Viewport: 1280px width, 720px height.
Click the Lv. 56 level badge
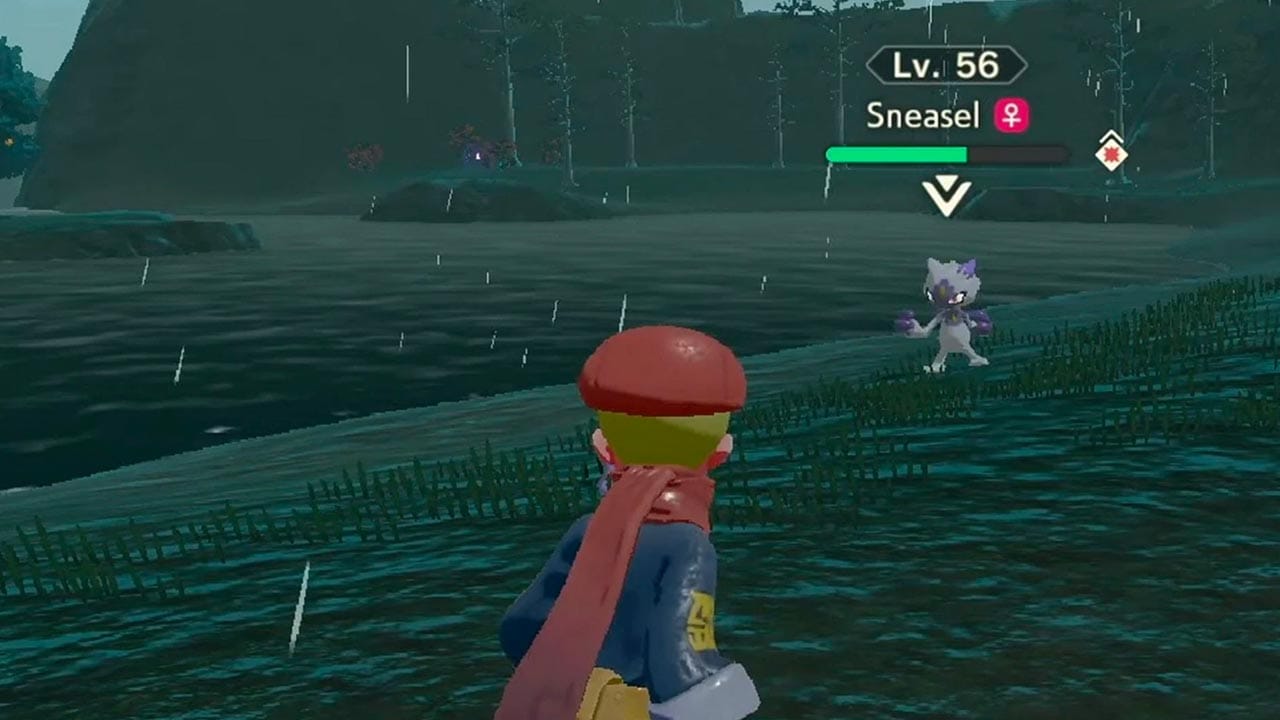pos(948,66)
